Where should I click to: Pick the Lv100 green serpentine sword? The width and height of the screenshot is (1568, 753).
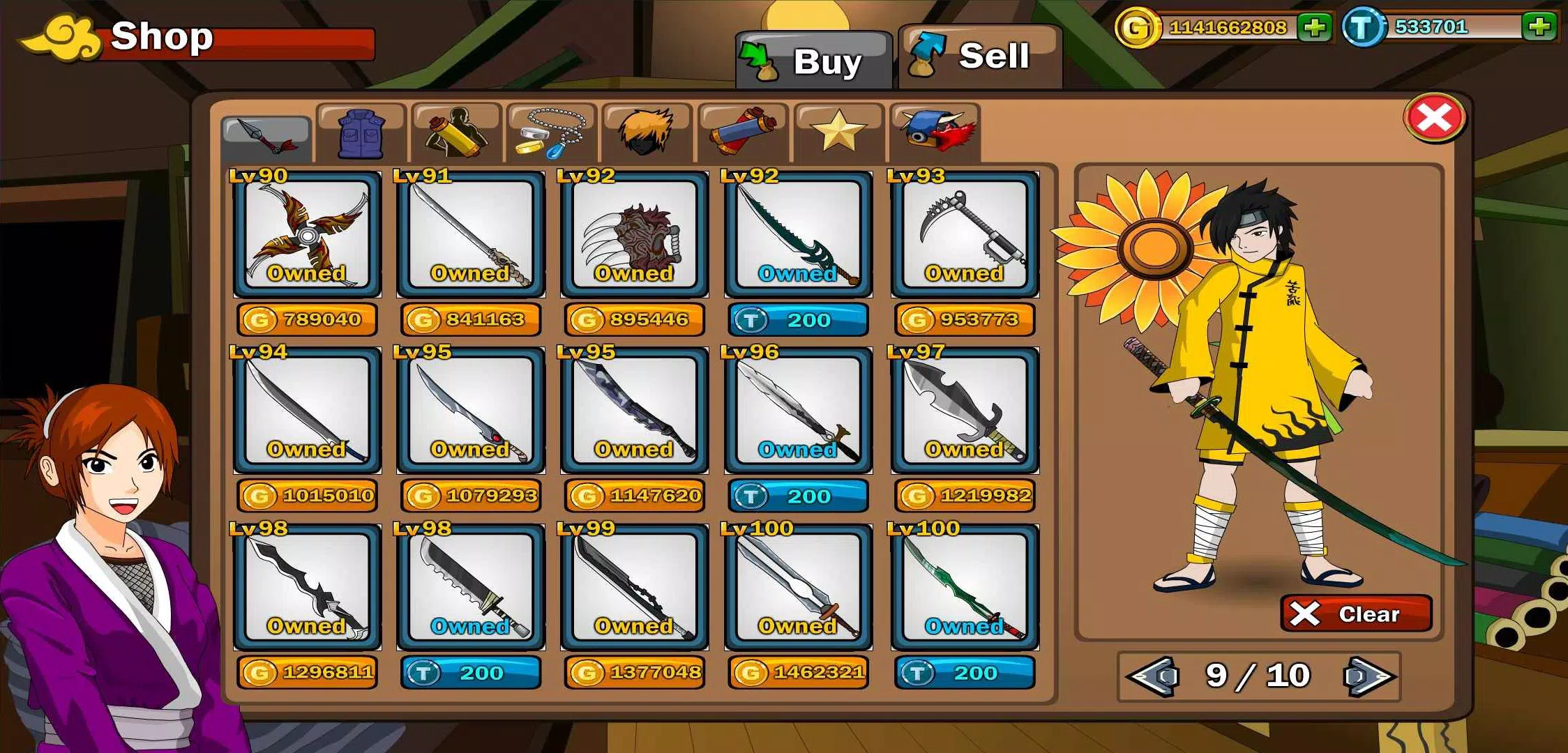[965, 587]
